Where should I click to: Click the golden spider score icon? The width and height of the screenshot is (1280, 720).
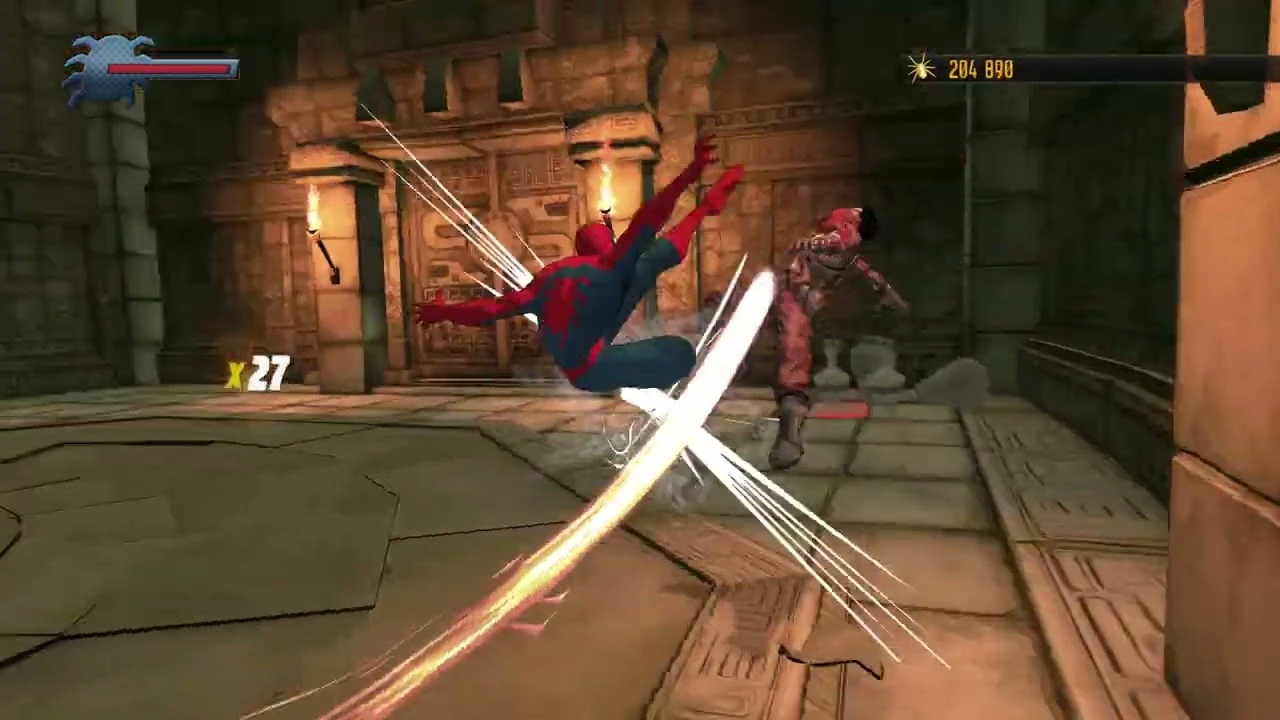921,69
